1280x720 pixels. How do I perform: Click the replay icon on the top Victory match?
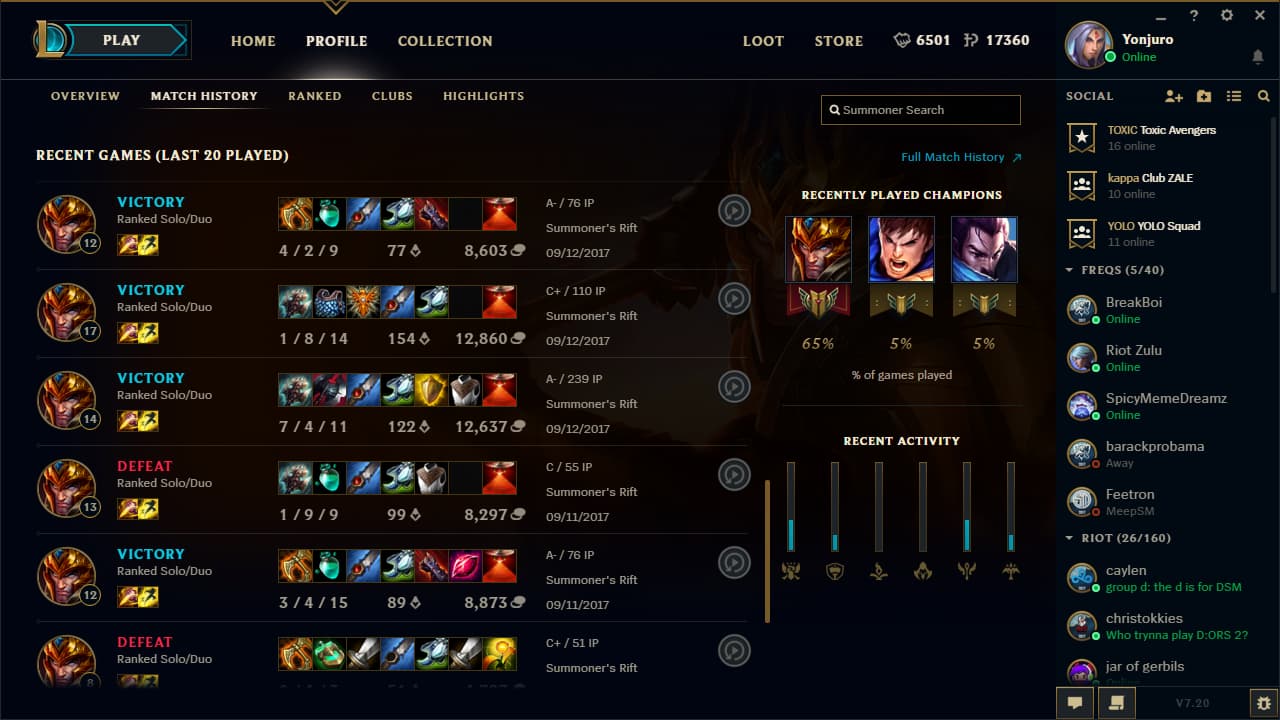734,211
